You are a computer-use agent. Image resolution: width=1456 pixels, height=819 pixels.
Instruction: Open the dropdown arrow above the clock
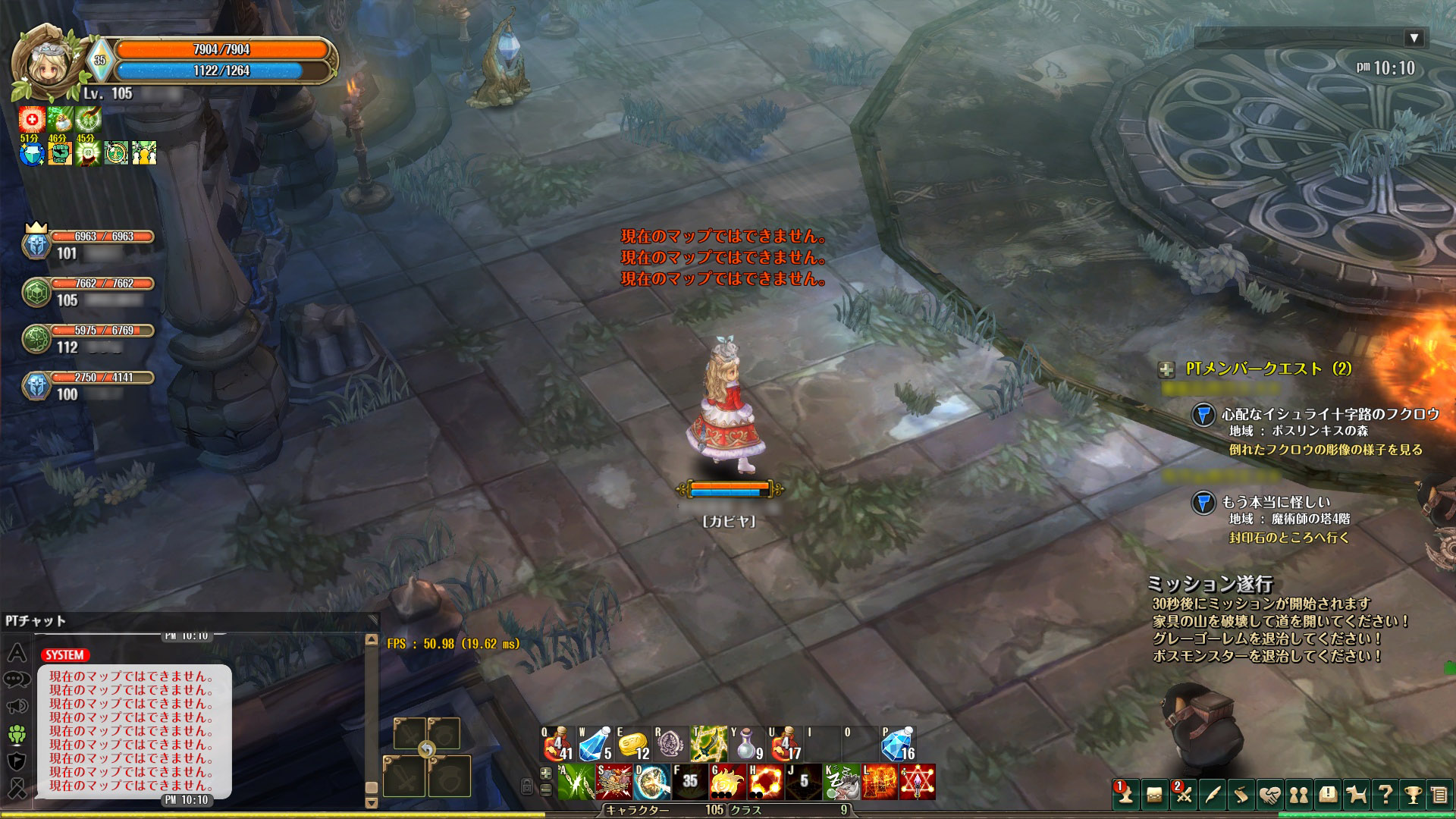[1413, 38]
